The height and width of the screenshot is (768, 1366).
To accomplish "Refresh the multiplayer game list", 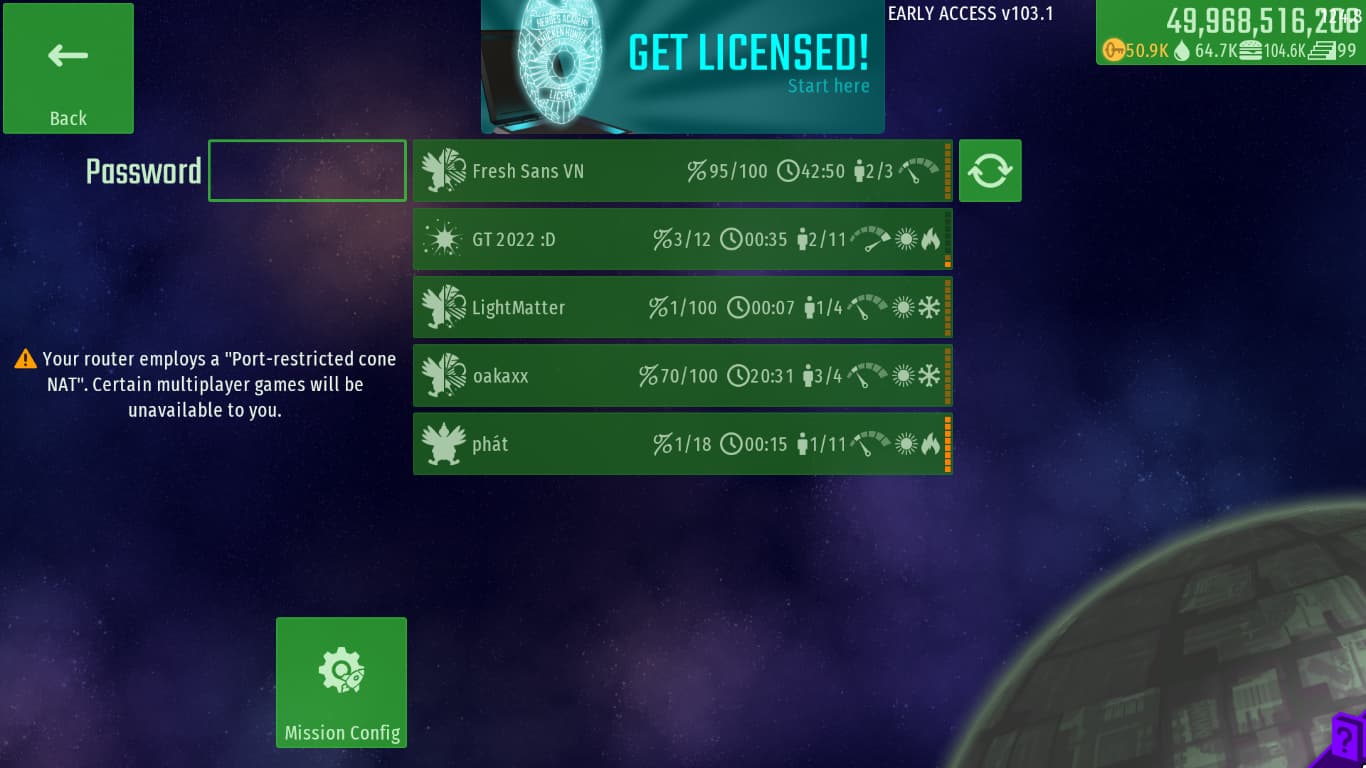I will point(990,171).
